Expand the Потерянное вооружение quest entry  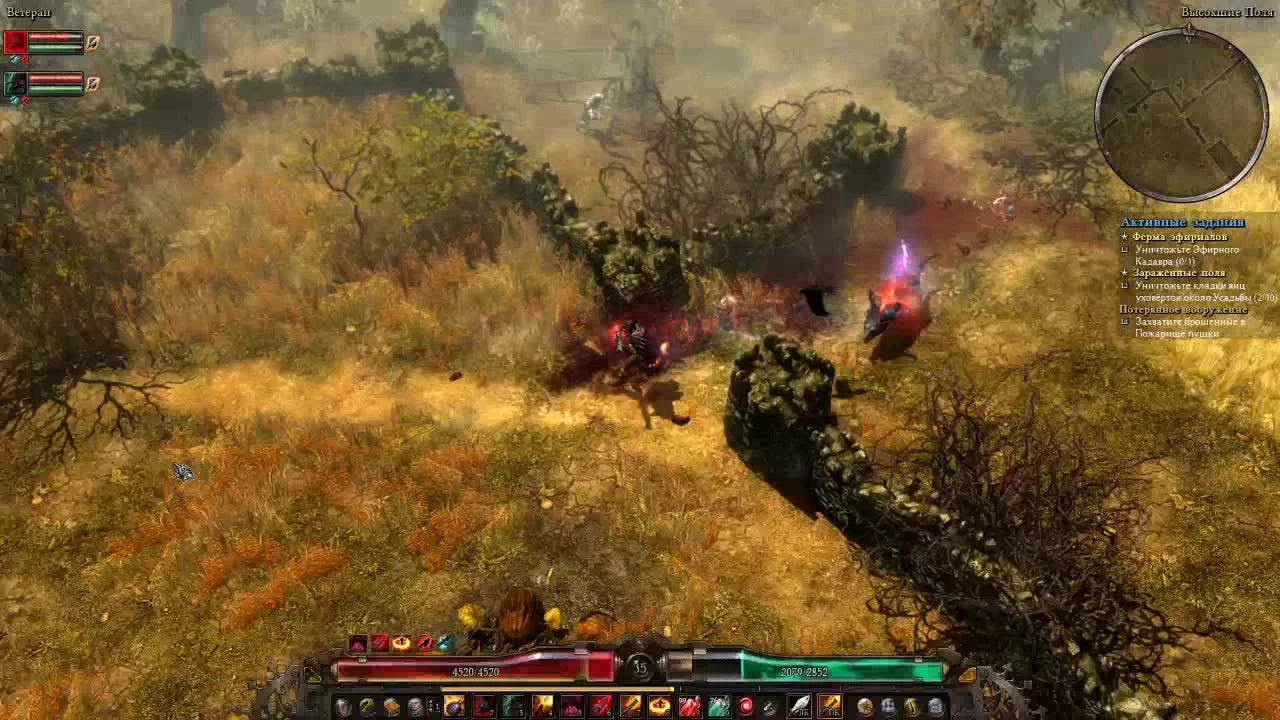click(x=1184, y=309)
